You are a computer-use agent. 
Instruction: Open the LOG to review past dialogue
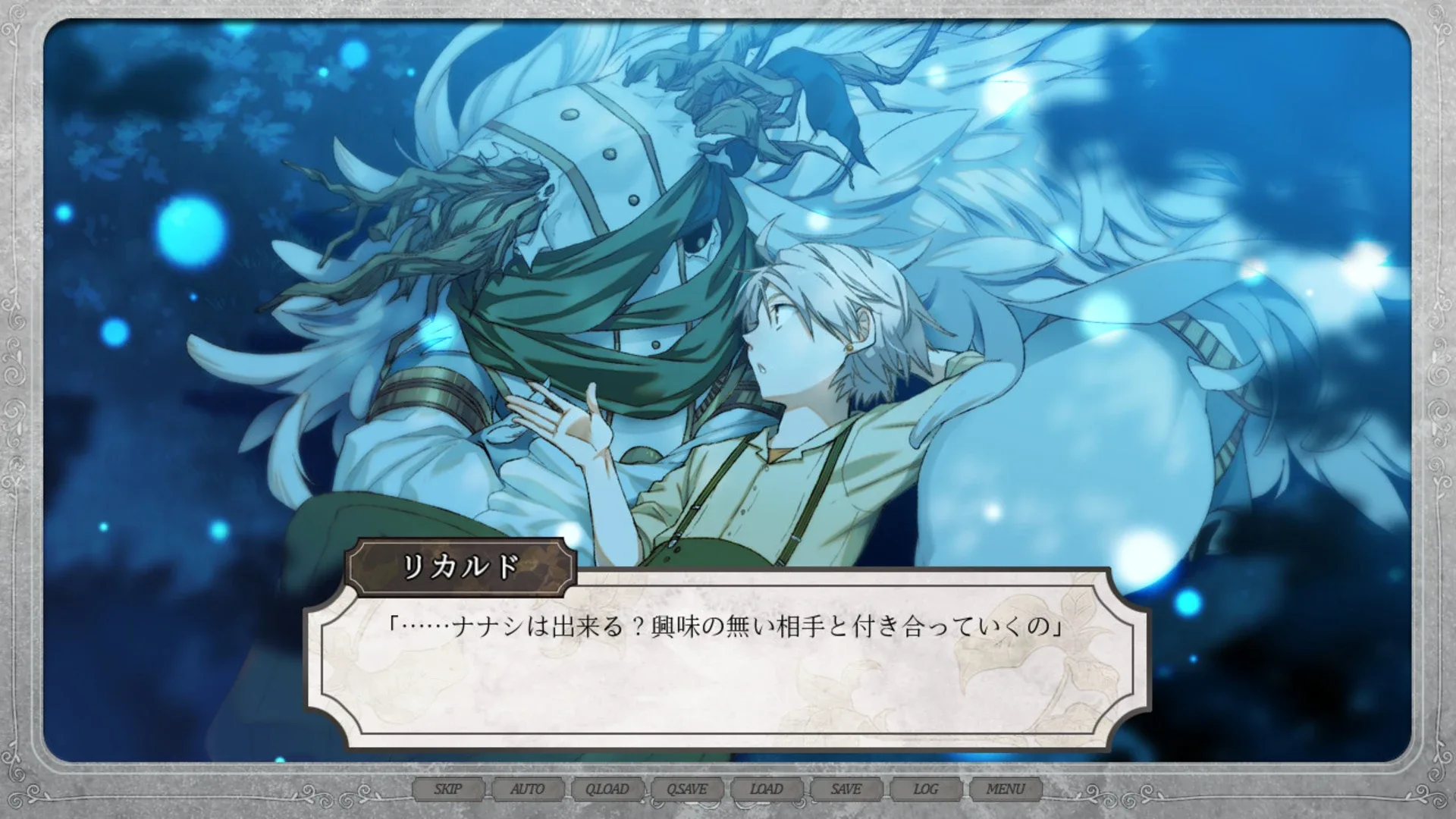925,789
